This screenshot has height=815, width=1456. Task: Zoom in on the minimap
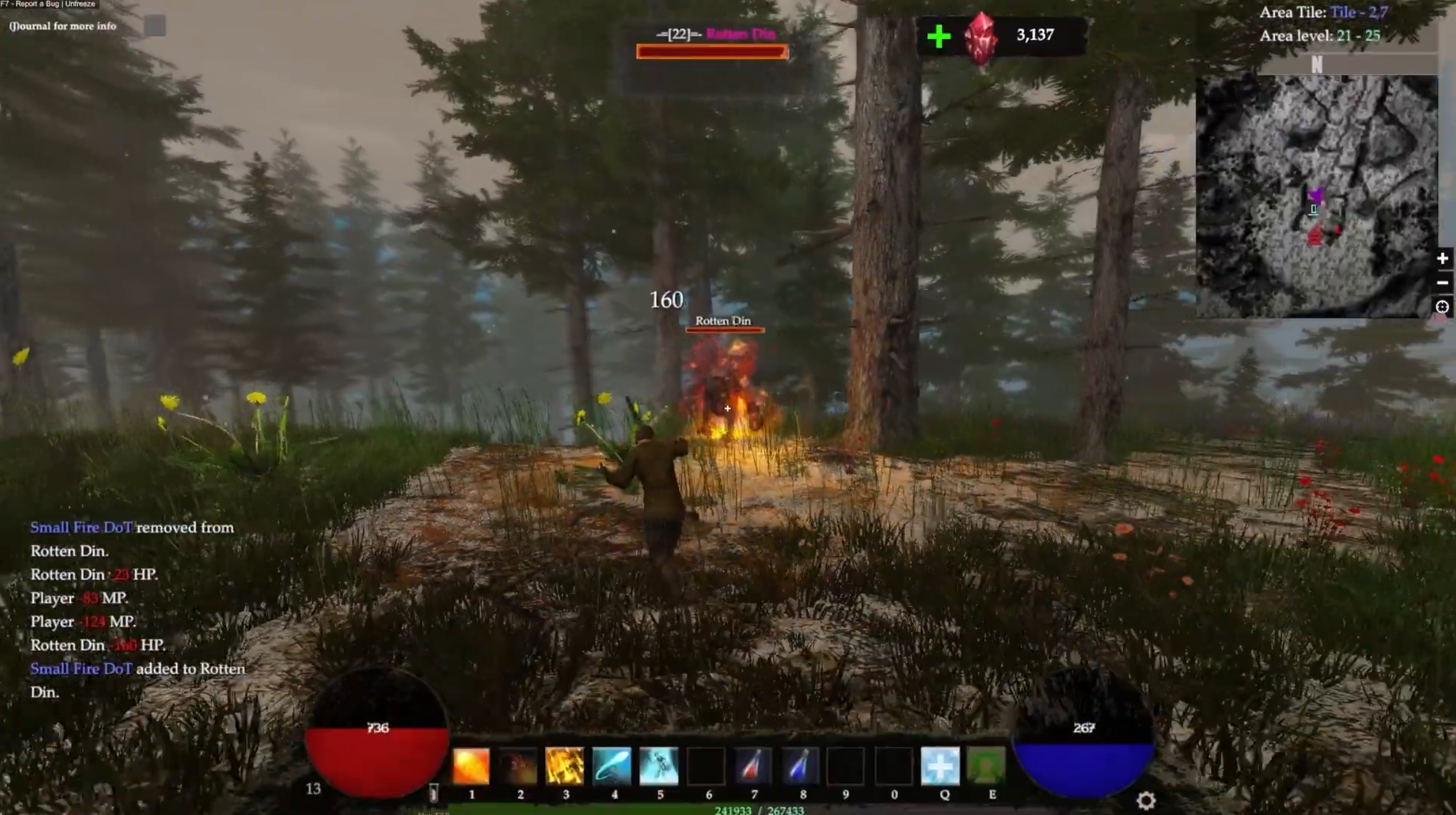coord(1442,258)
